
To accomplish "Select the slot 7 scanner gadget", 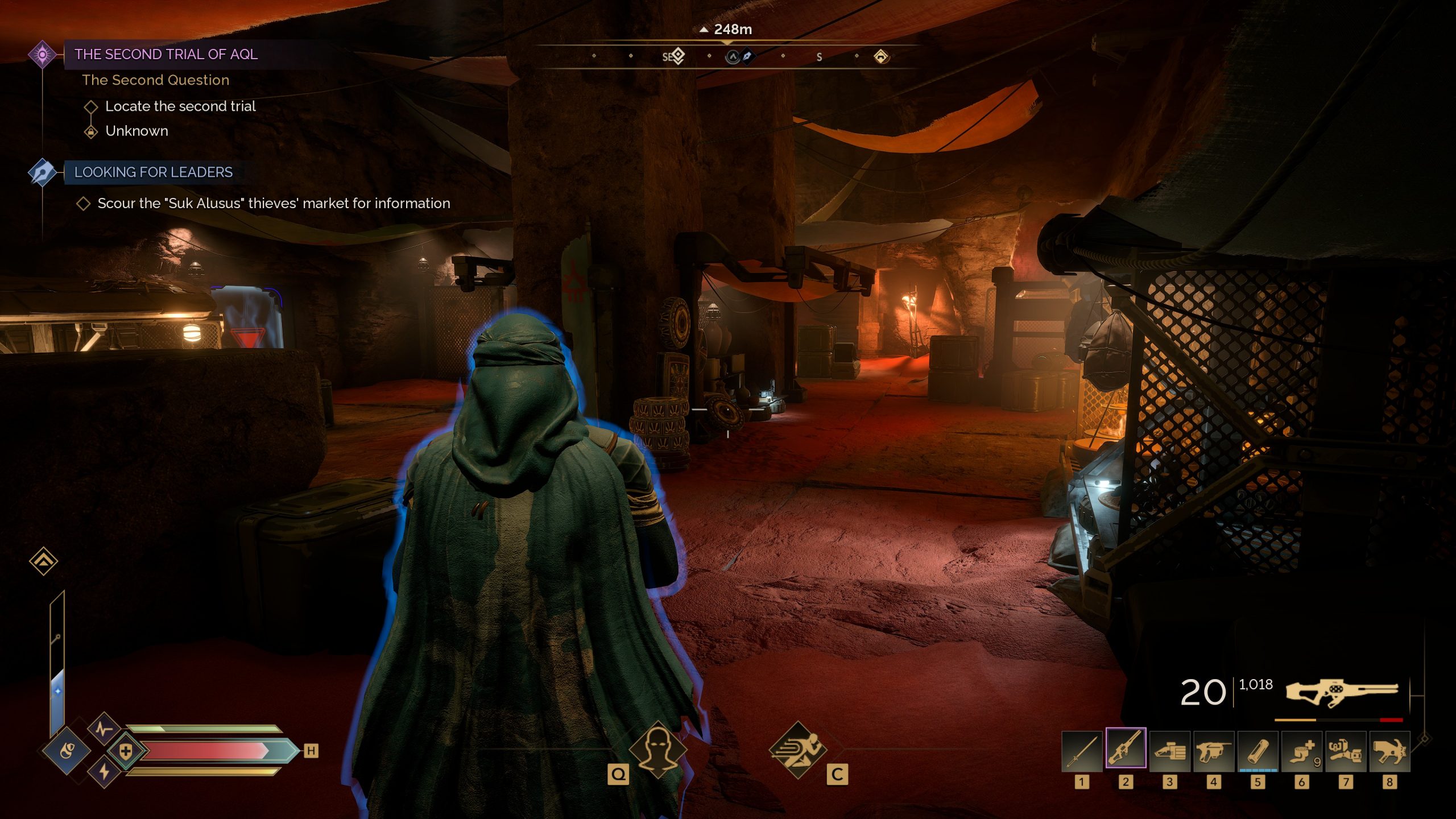I will [1345, 751].
